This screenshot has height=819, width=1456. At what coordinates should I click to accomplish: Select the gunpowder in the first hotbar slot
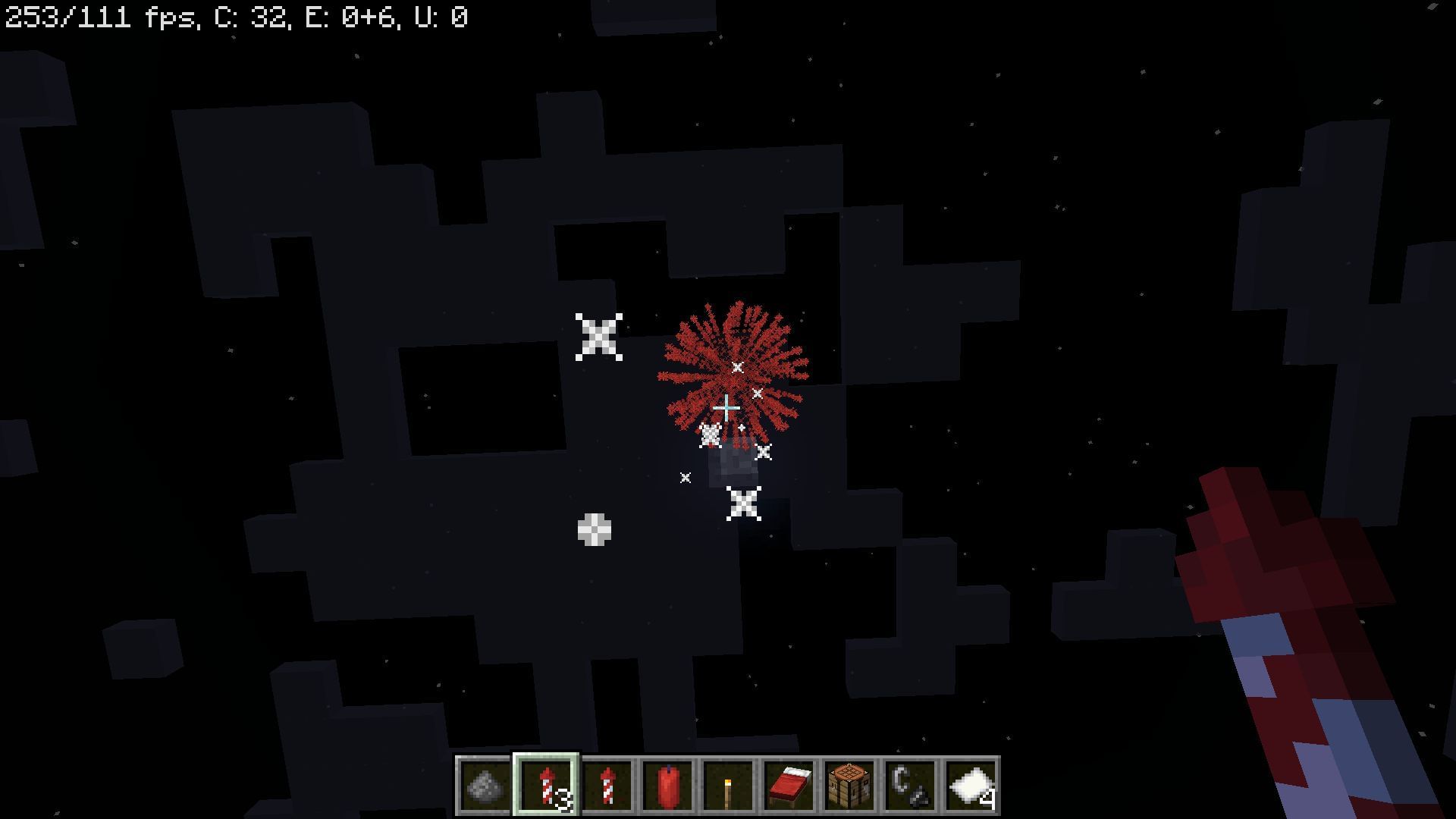[484, 787]
